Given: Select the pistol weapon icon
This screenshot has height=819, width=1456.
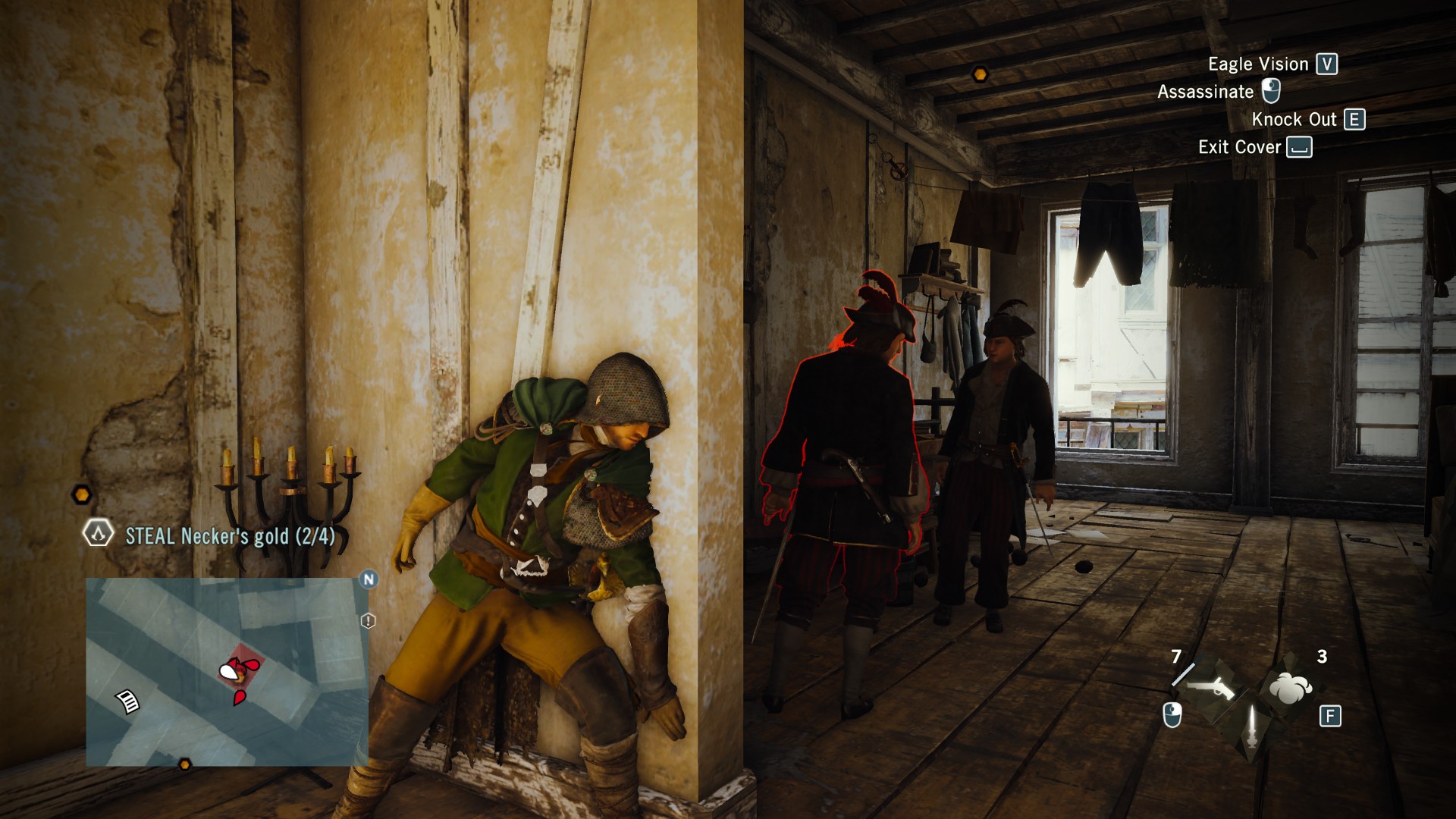Looking at the screenshot, I should [x=1212, y=688].
